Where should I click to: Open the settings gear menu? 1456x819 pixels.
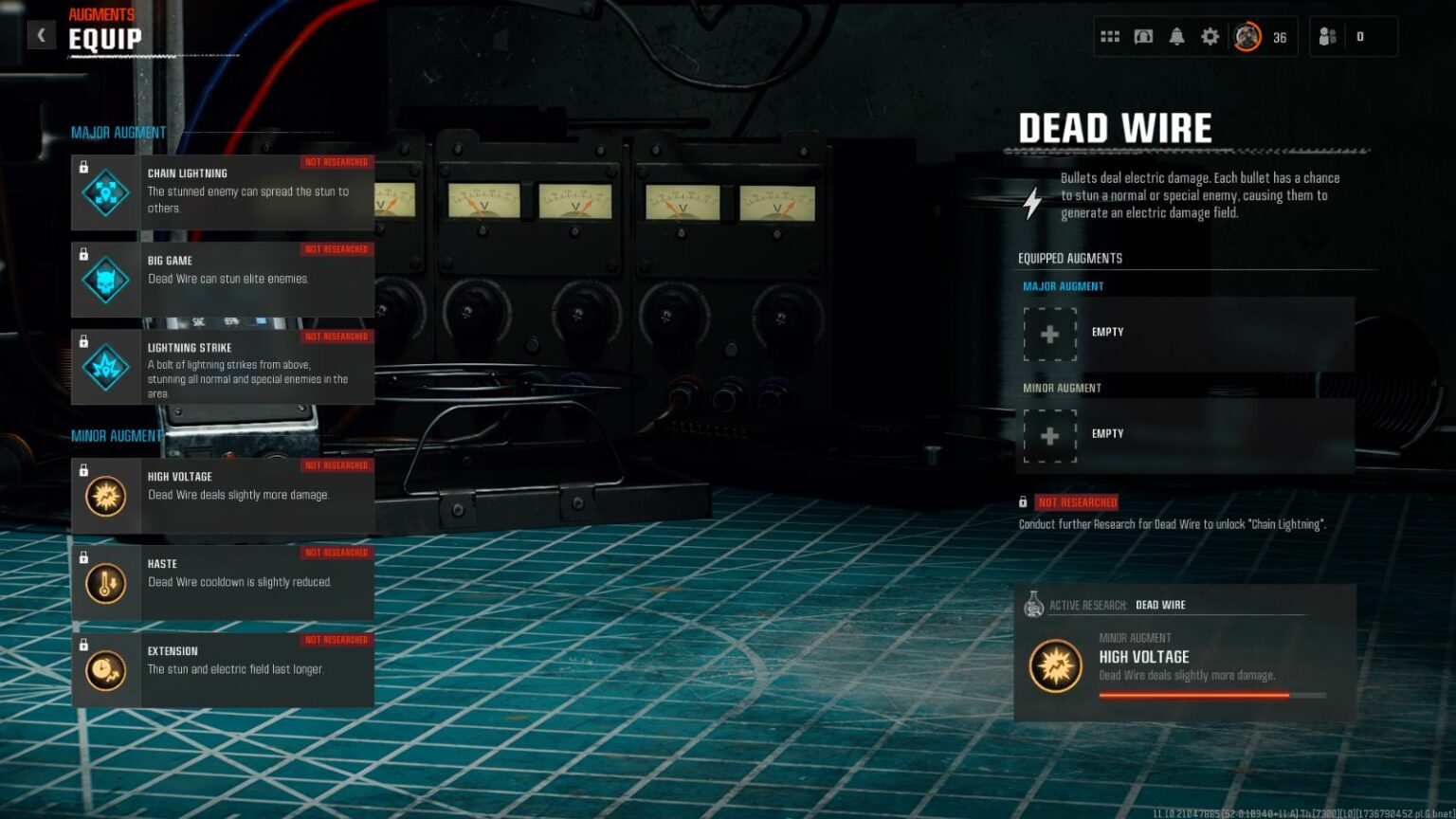coord(1209,35)
